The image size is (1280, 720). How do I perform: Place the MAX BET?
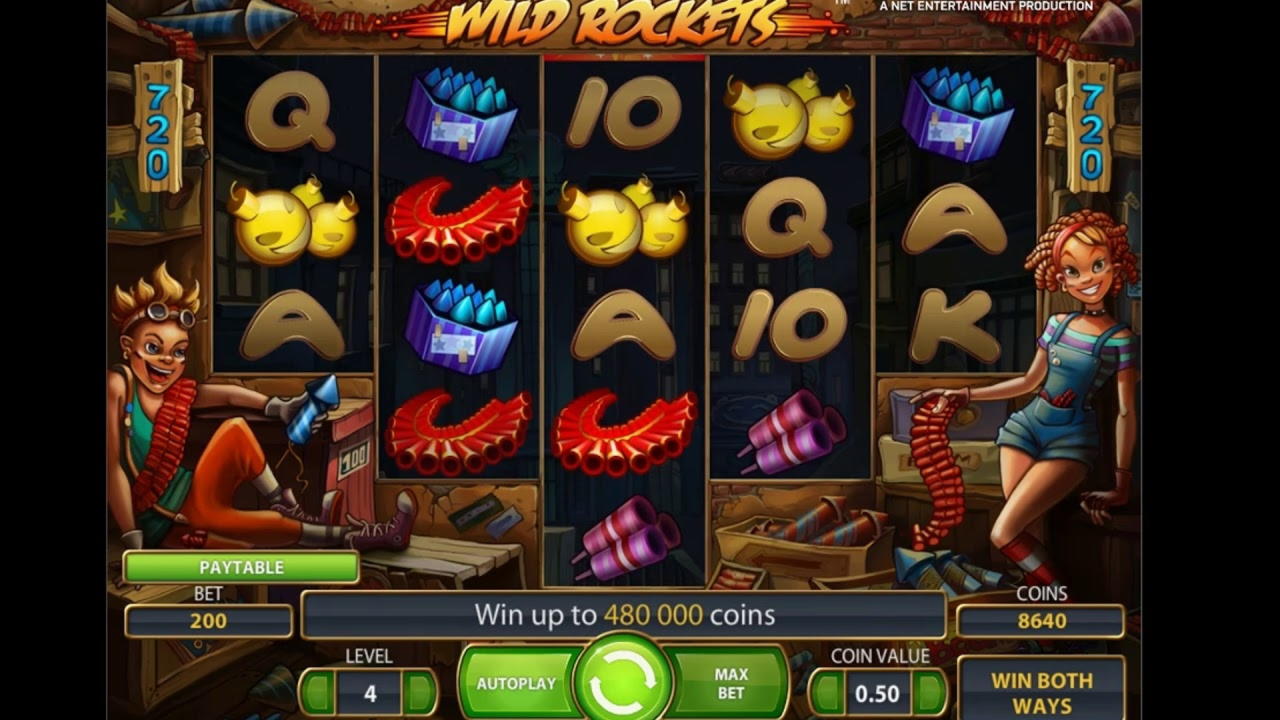pyautogui.click(x=731, y=684)
